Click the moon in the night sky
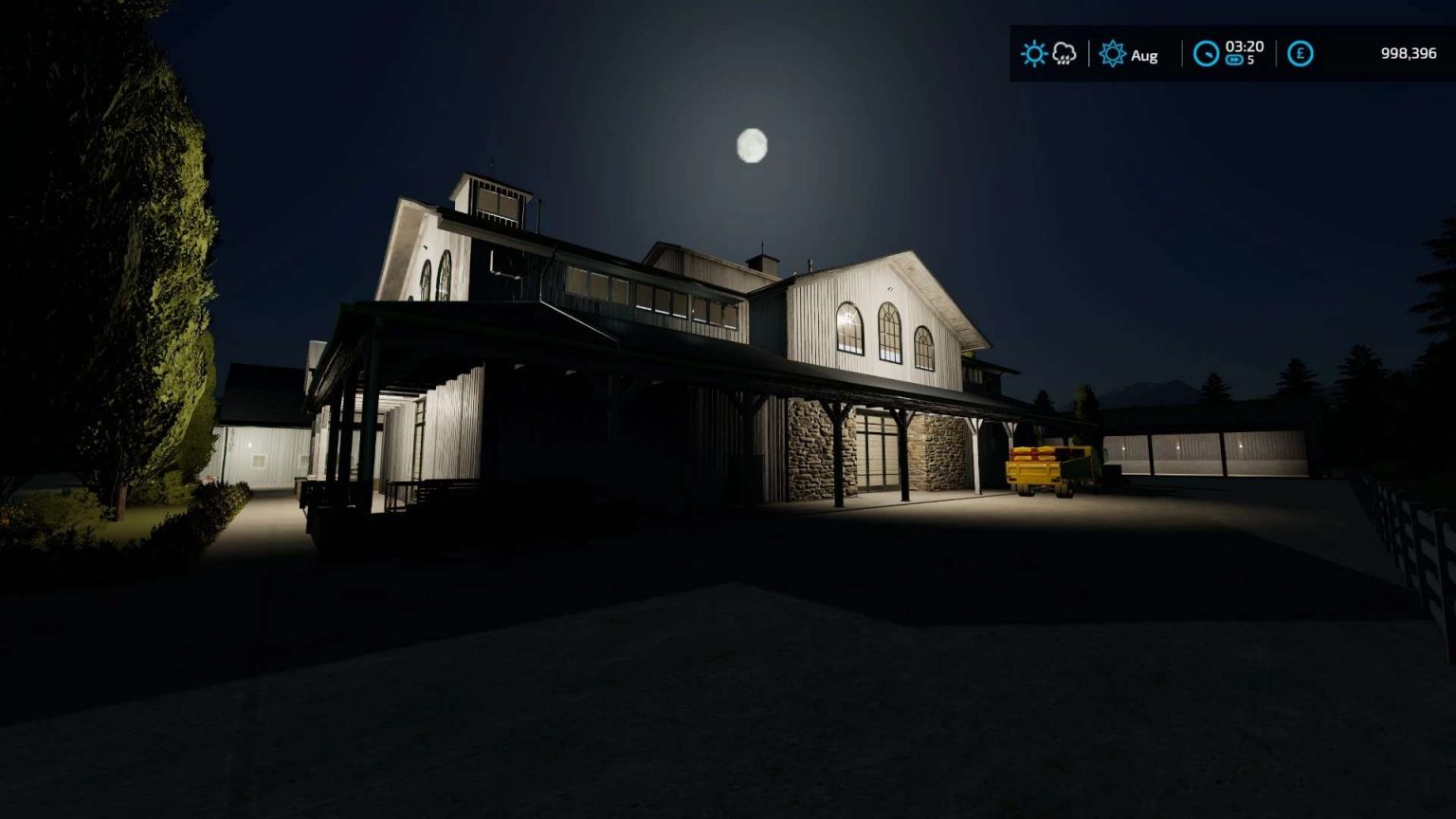Screen dimensions: 1456x819 coord(752,143)
